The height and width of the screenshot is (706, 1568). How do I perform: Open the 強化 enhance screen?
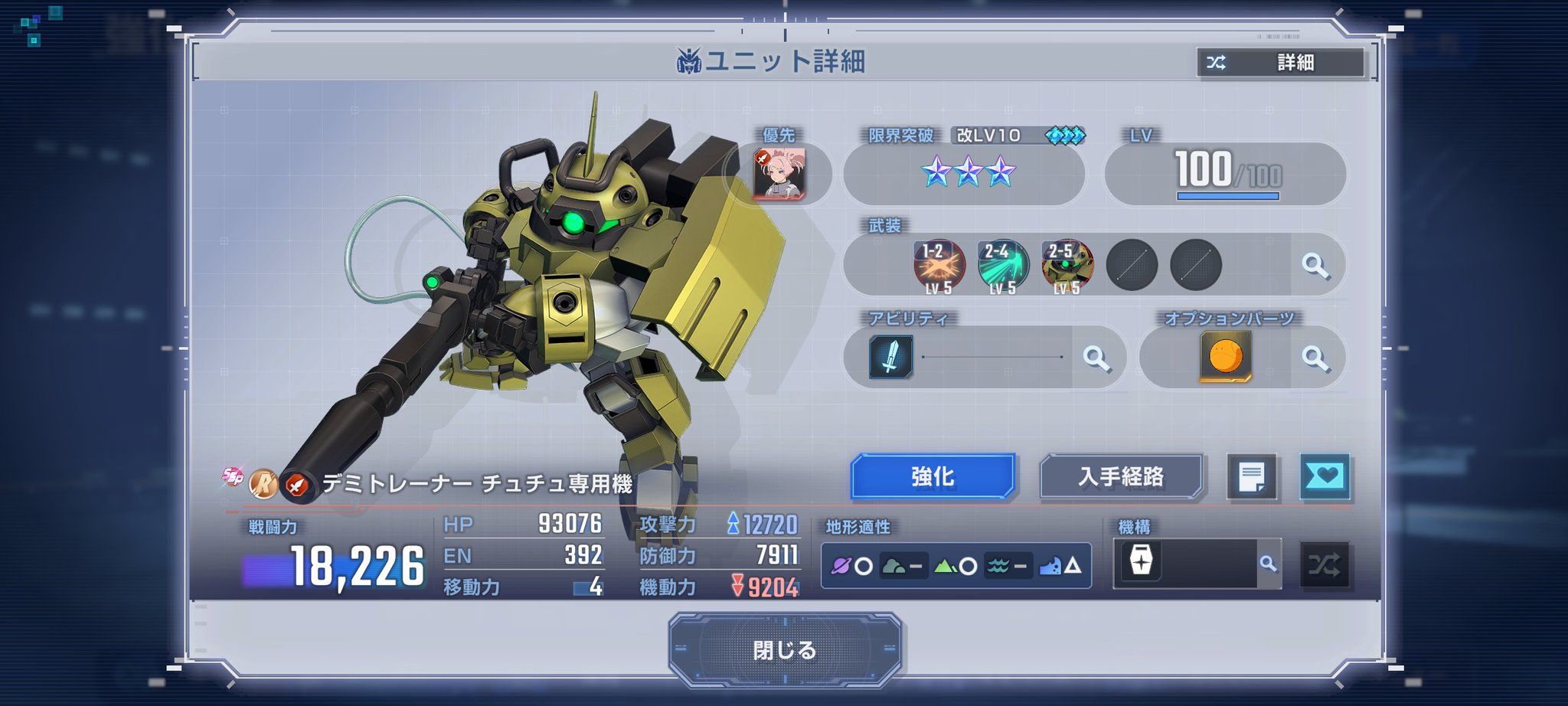coord(933,476)
